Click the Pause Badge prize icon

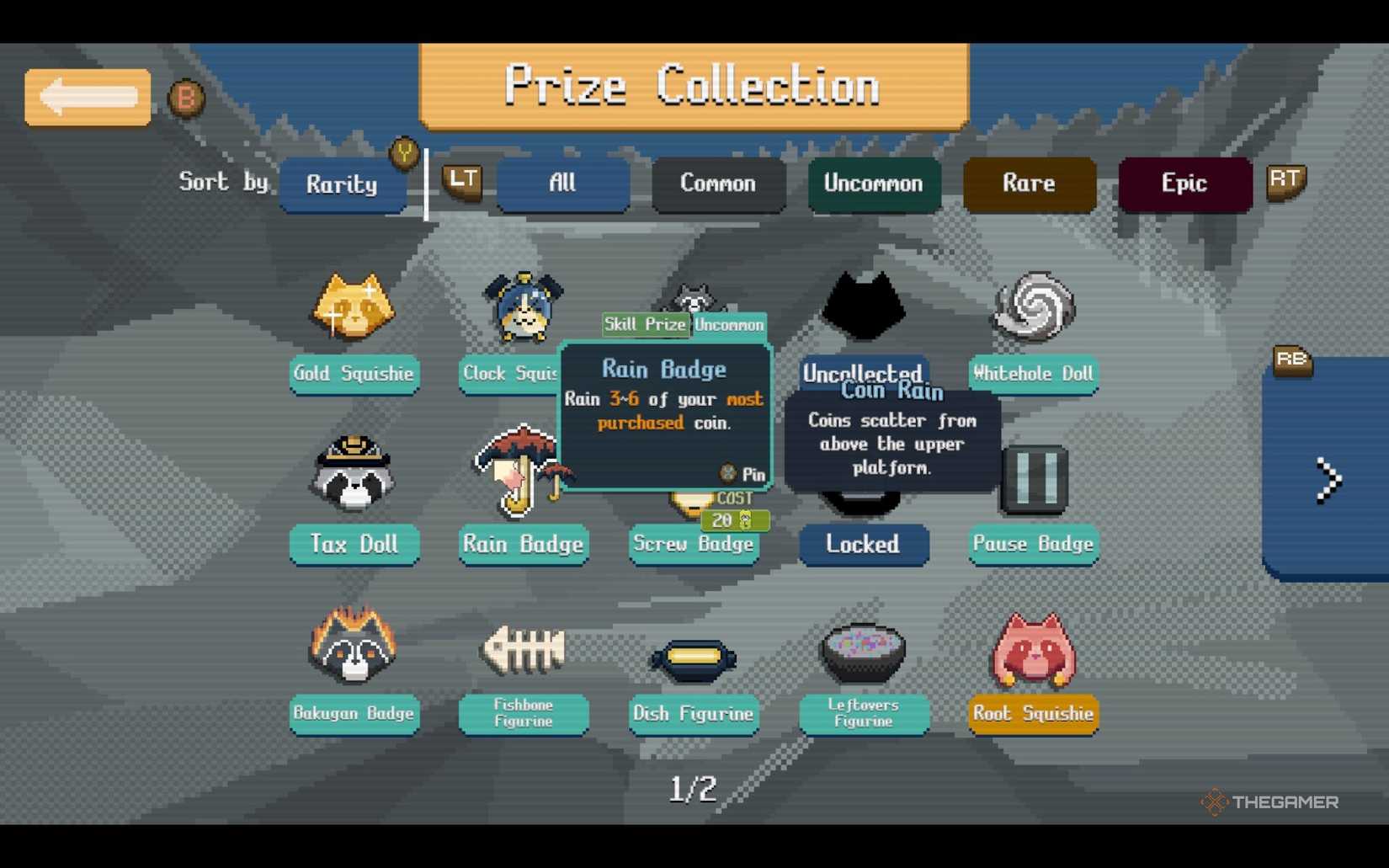1034,478
